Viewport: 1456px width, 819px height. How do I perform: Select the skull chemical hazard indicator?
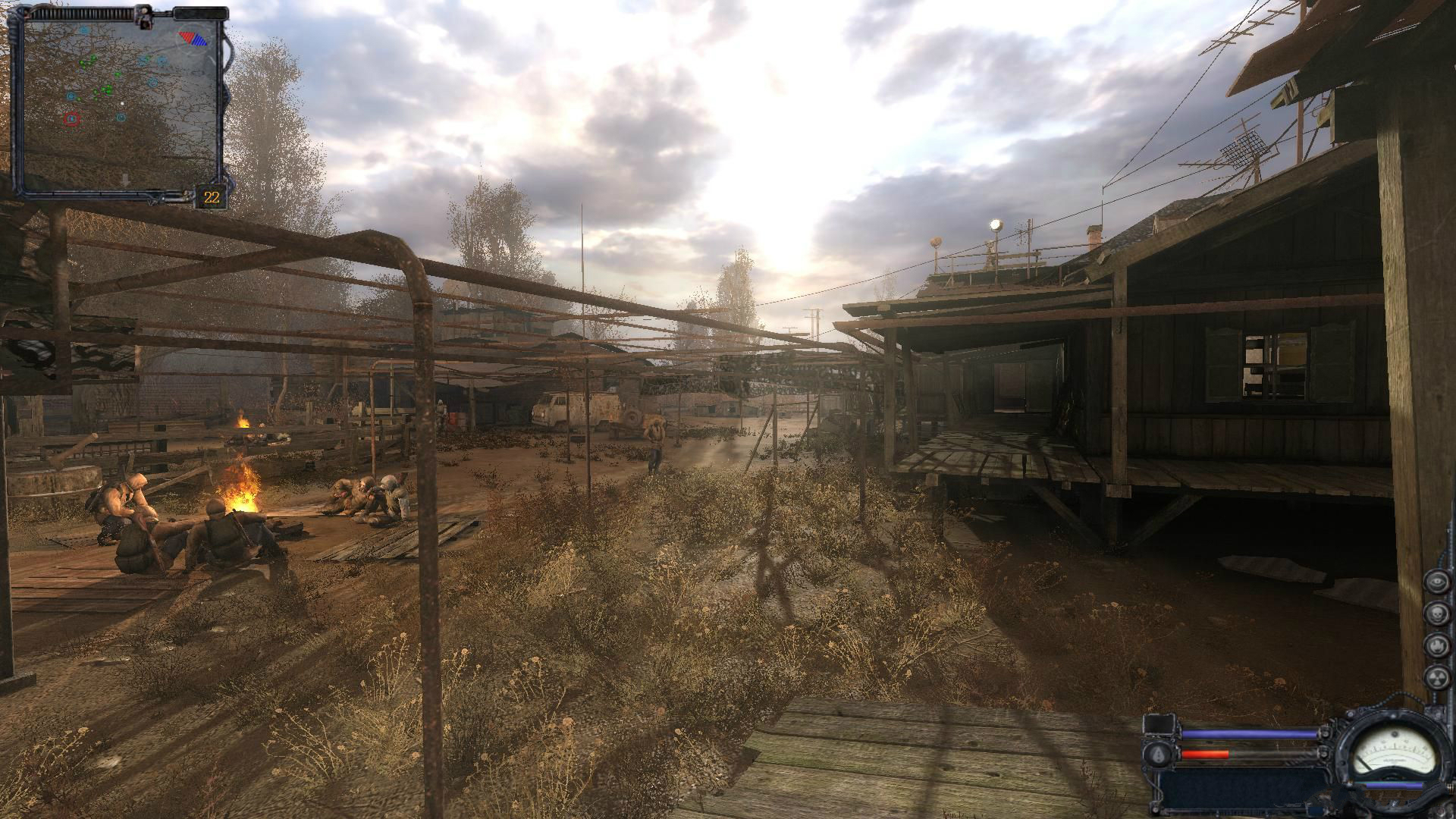(1436, 613)
